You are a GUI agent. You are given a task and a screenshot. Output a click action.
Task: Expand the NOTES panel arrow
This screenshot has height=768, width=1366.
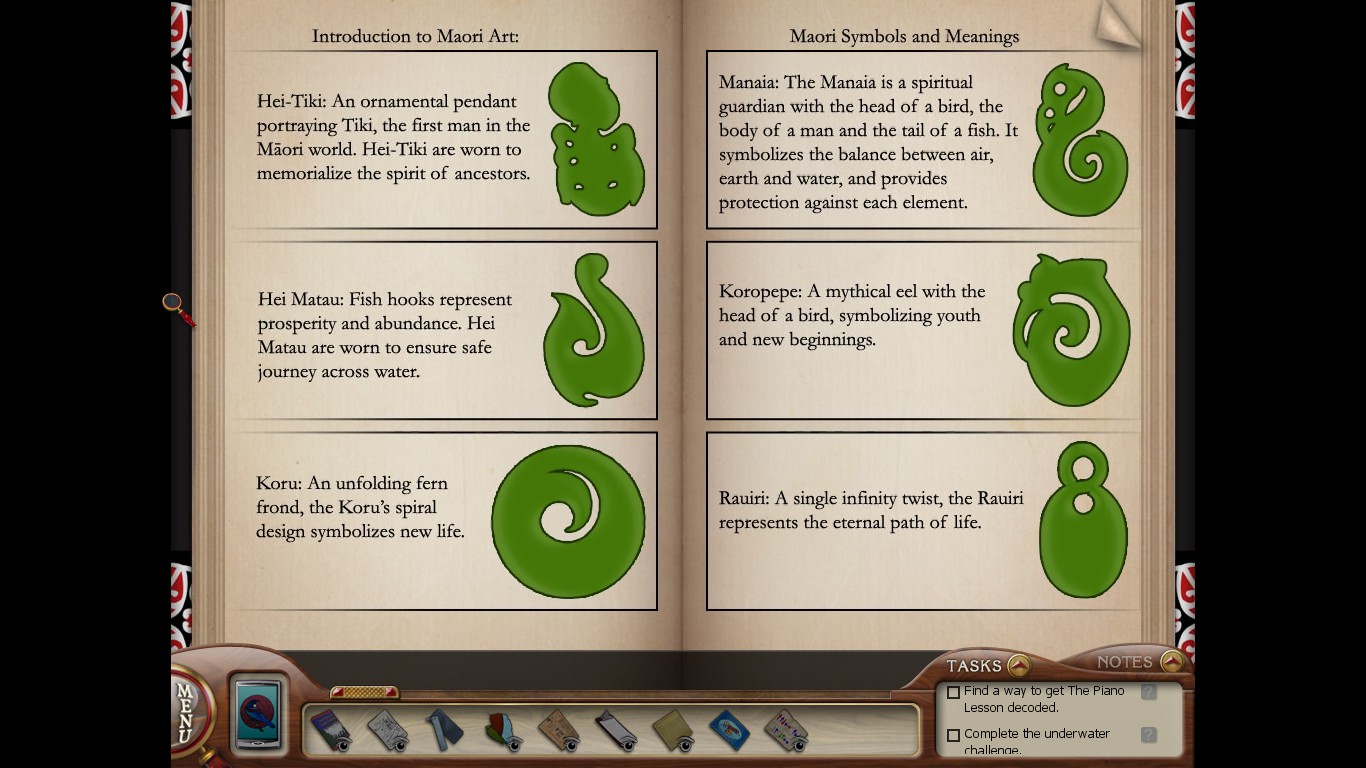coord(1172,661)
